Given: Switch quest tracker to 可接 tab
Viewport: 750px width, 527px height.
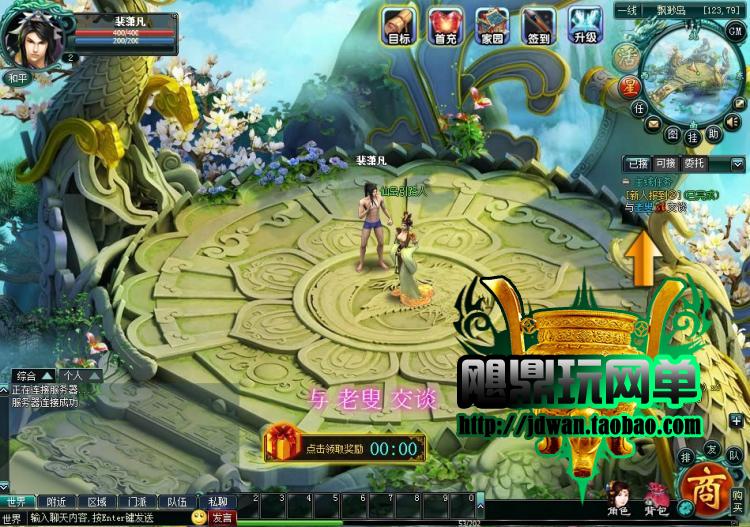Looking at the screenshot, I should [665, 163].
